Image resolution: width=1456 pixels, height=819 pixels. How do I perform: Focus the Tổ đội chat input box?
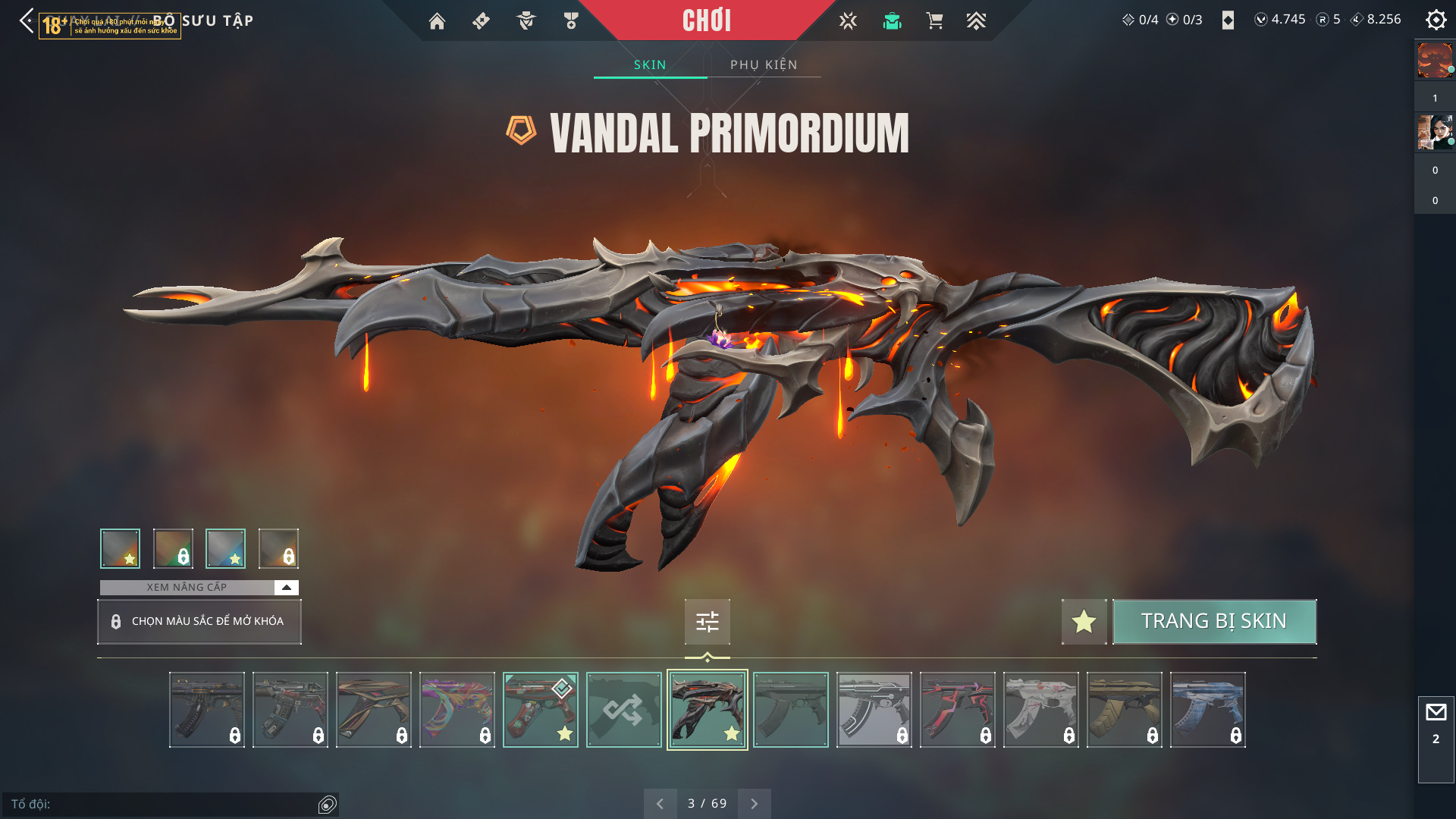click(x=163, y=805)
